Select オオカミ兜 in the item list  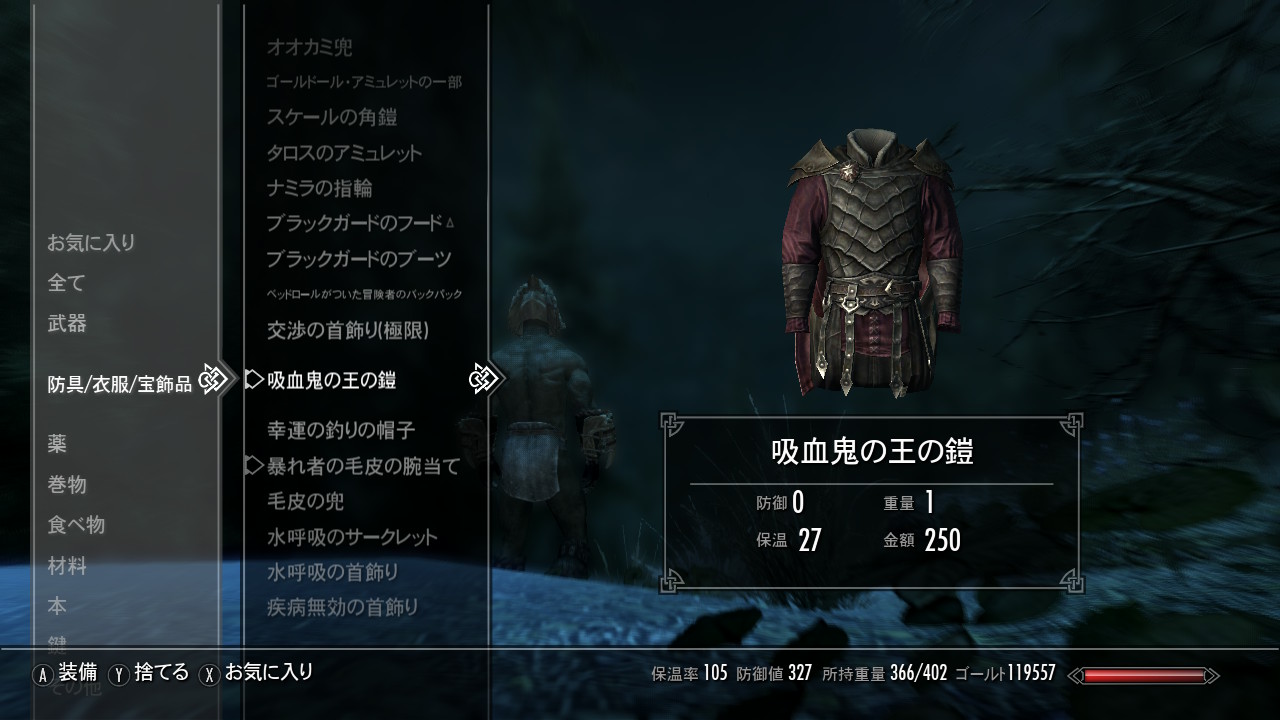(309, 47)
